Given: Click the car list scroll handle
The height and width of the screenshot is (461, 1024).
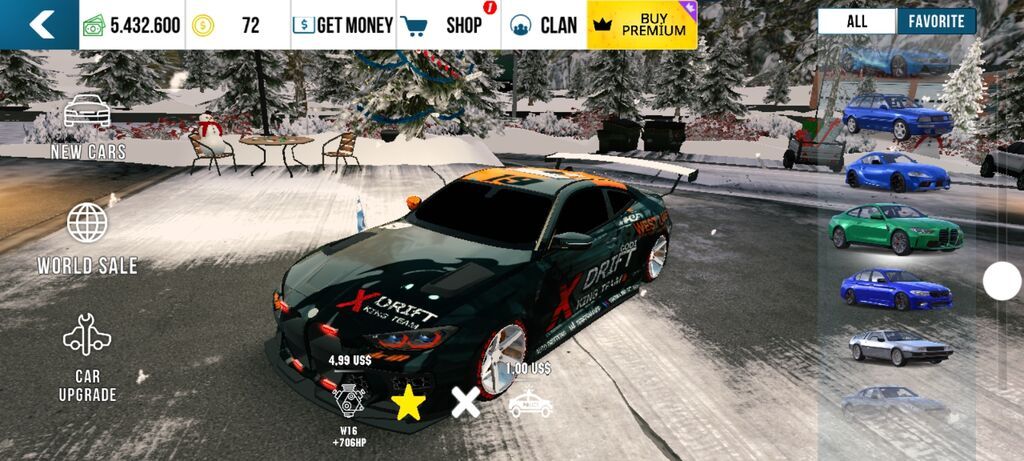Looking at the screenshot, I should coord(1001,281).
